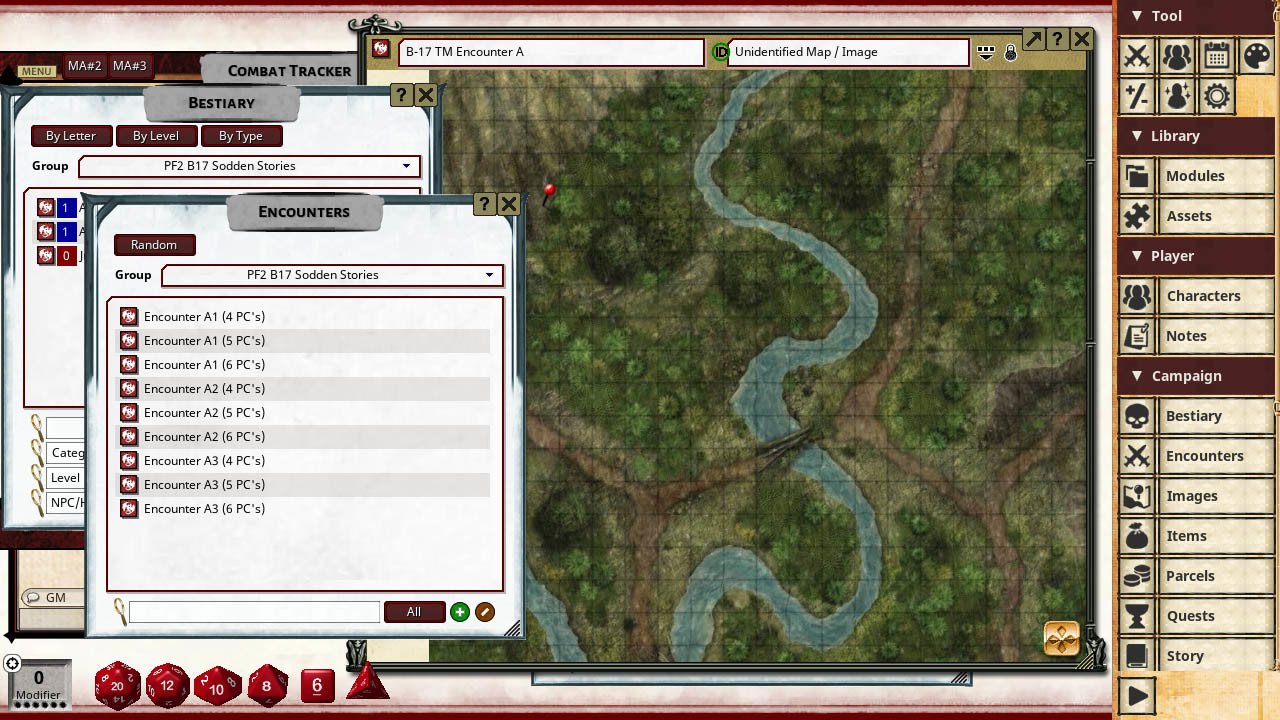The width and height of the screenshot is (1280, 720).
Task: Open the Combat Tracker via crossed swords icon
Action: 1137,57
